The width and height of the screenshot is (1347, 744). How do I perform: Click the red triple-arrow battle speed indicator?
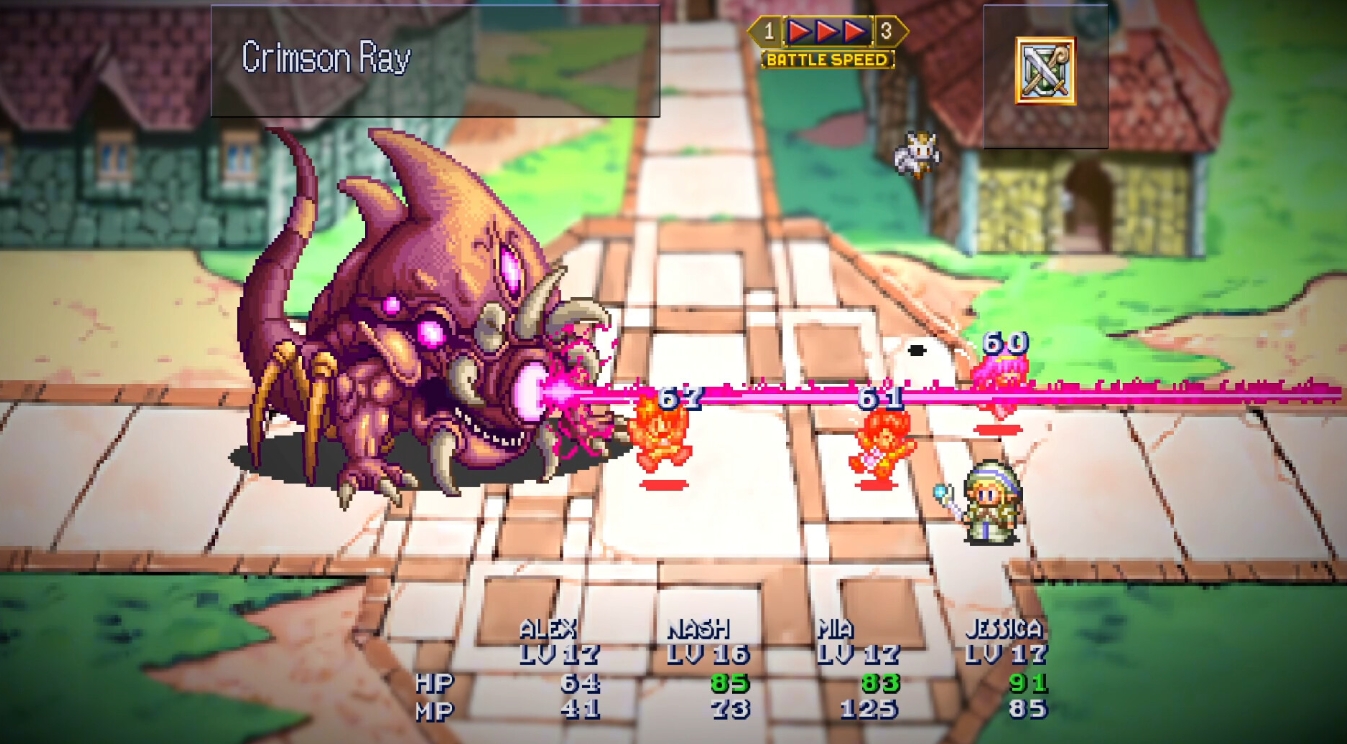tap(826, 31)
